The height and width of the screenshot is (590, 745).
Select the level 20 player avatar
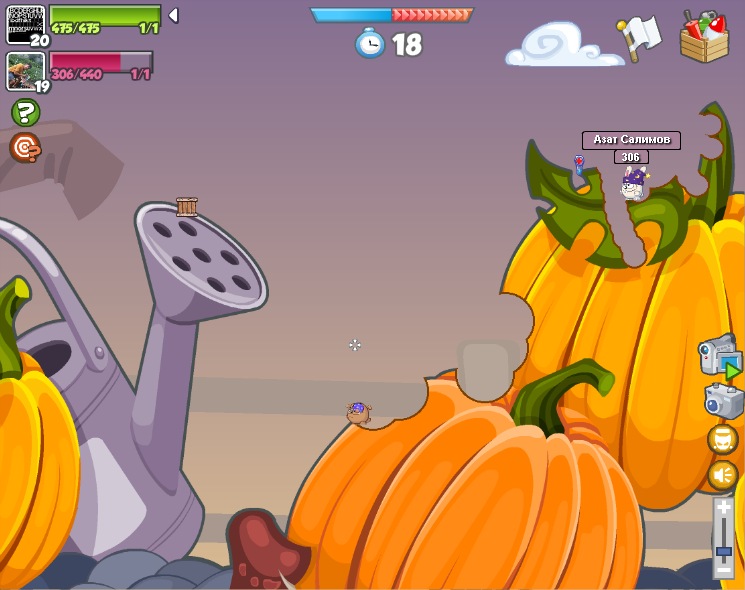(x=25, y=25)
